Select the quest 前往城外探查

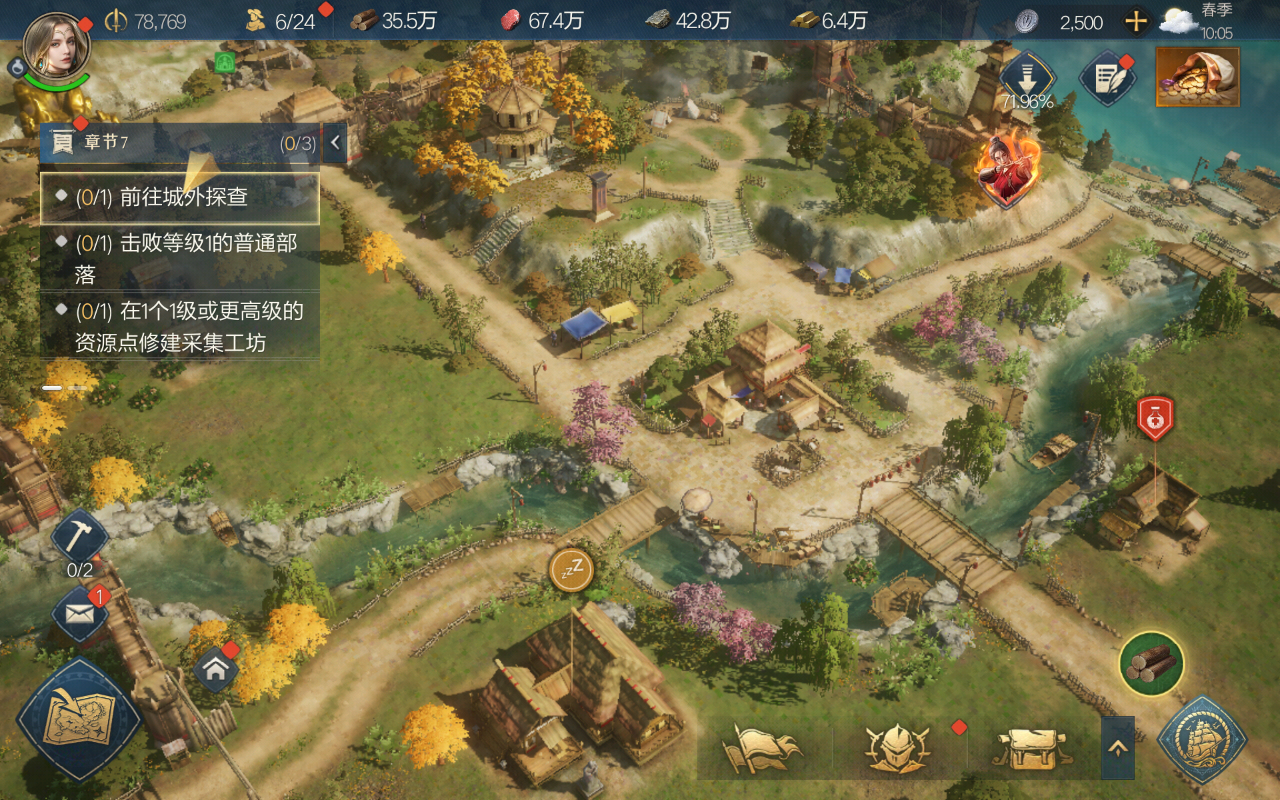[180, 198]
